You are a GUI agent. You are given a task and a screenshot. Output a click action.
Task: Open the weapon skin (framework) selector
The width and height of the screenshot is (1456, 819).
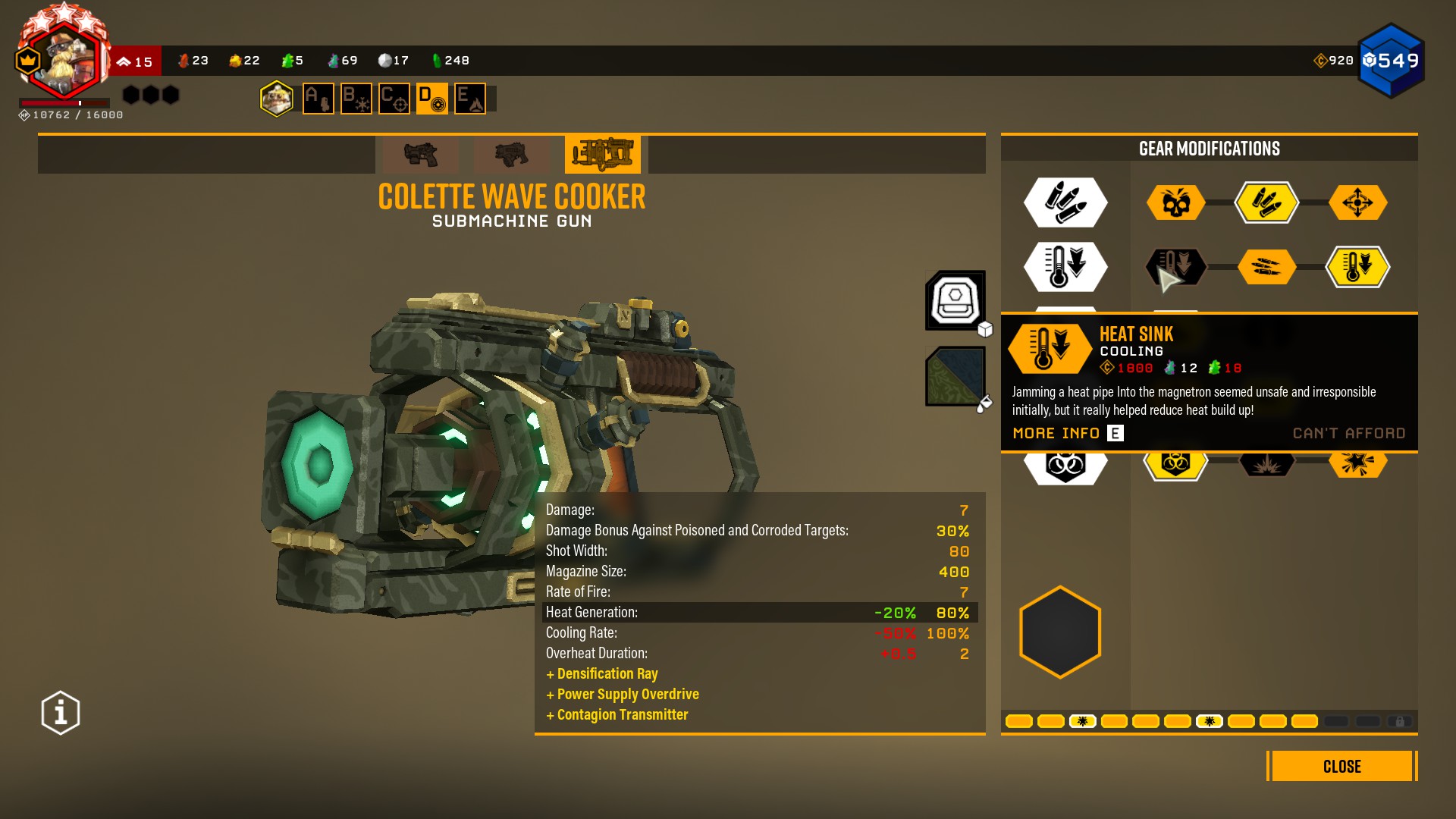pos(955,300)
